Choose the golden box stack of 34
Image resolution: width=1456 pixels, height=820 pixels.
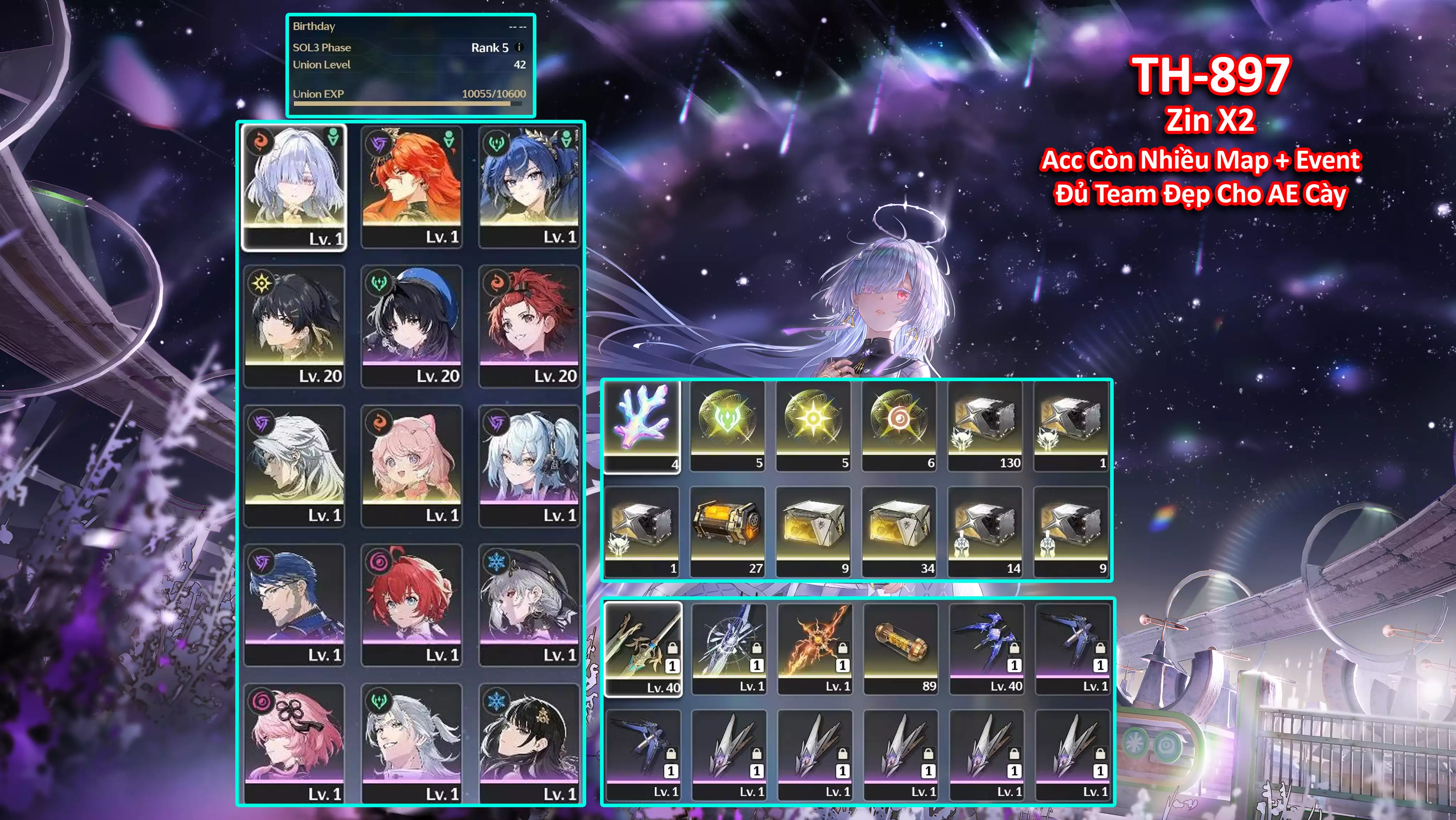[x=899, y=532]
